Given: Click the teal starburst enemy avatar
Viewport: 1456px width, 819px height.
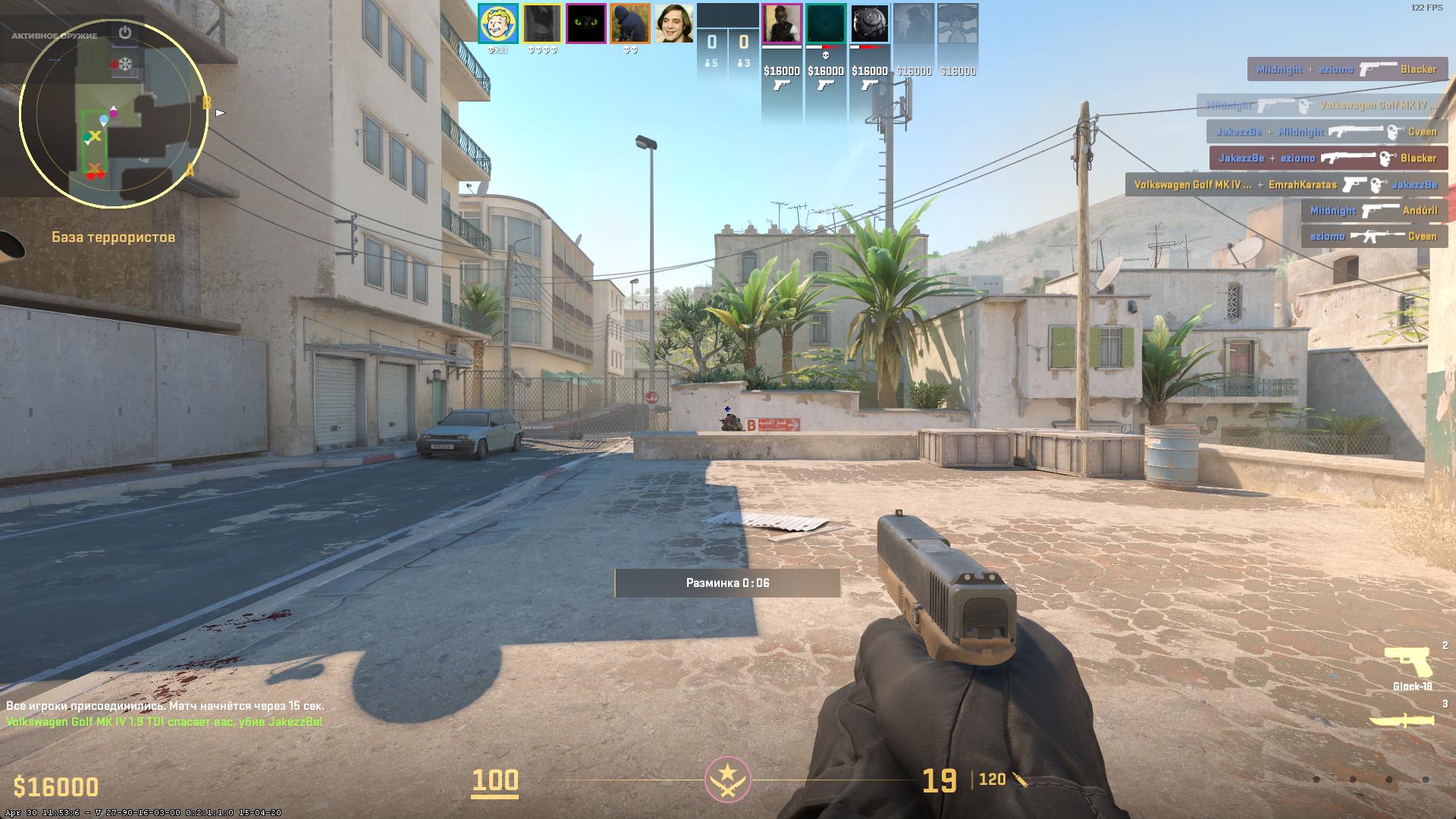Looking at the screenshot, I should (x=826, y=24).
